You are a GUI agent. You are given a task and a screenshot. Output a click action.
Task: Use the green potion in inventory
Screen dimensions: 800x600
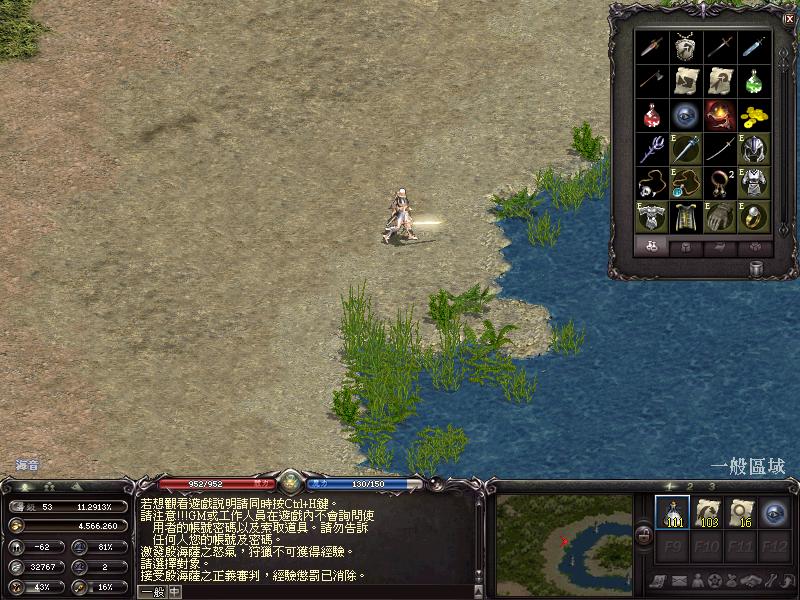pos(755,80)
